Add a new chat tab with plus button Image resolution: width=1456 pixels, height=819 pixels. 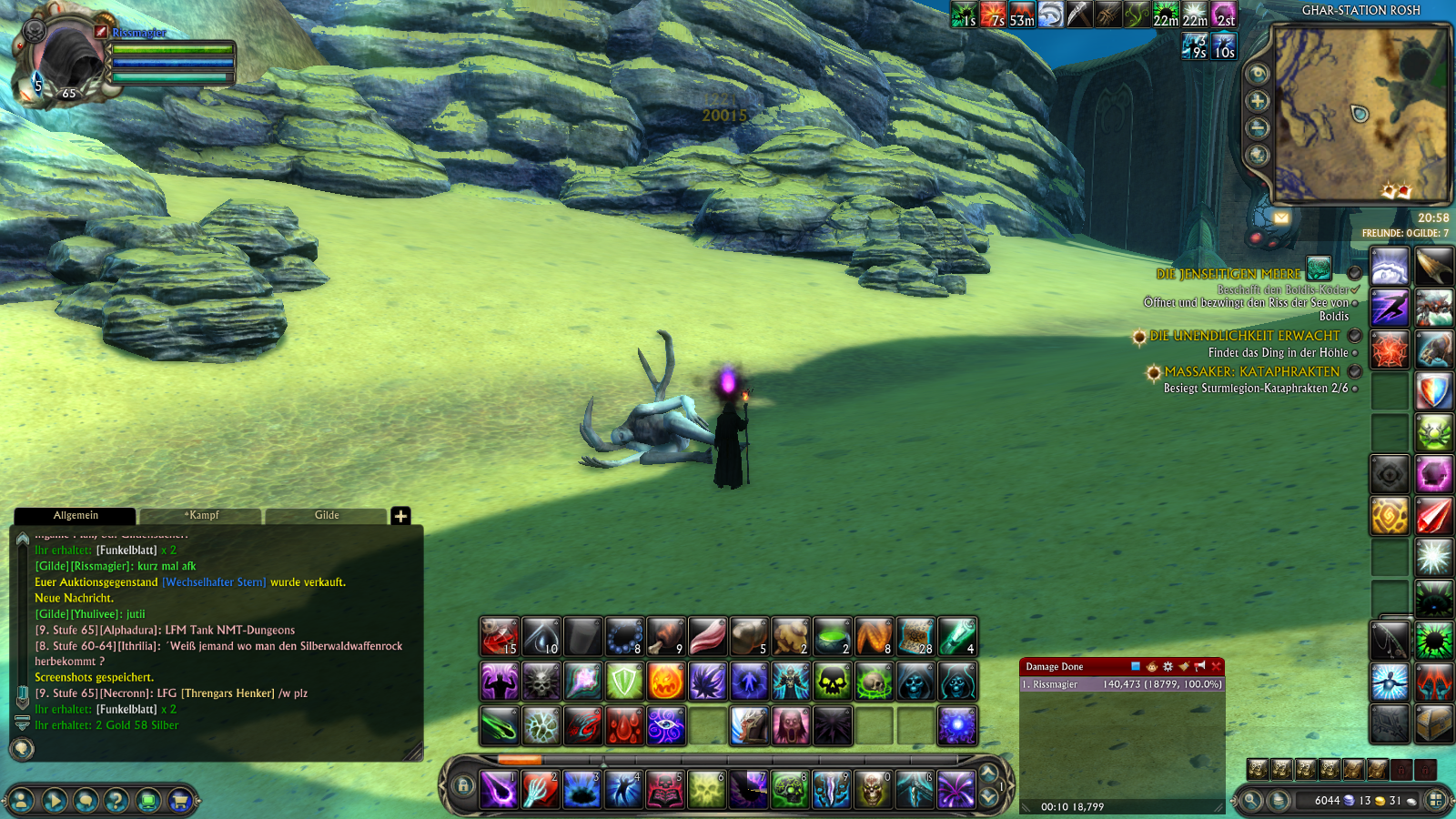pyautogui.click(x=400, y=516)
